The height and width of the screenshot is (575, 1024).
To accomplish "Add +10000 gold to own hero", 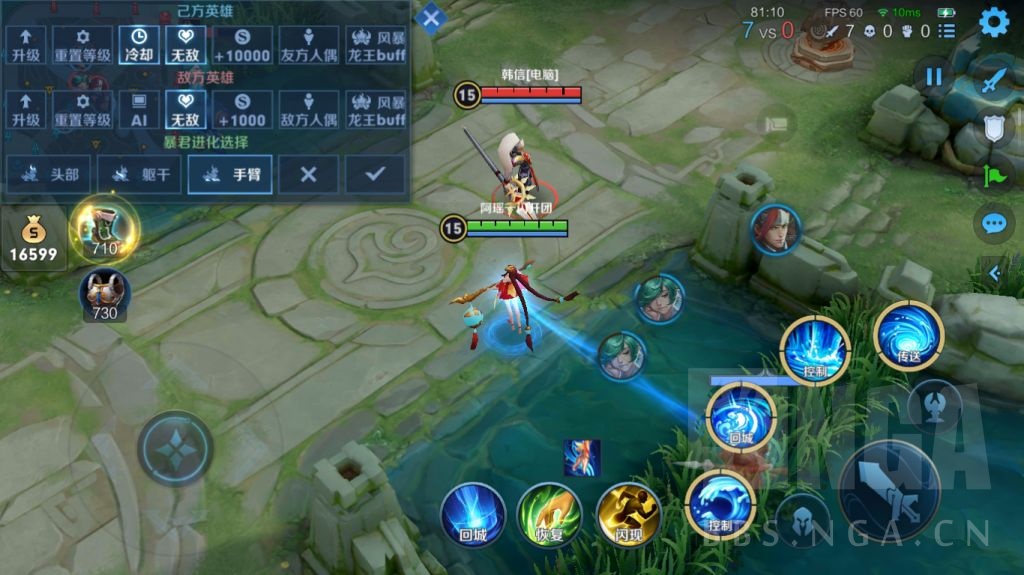I will click(x=241, y=45).
